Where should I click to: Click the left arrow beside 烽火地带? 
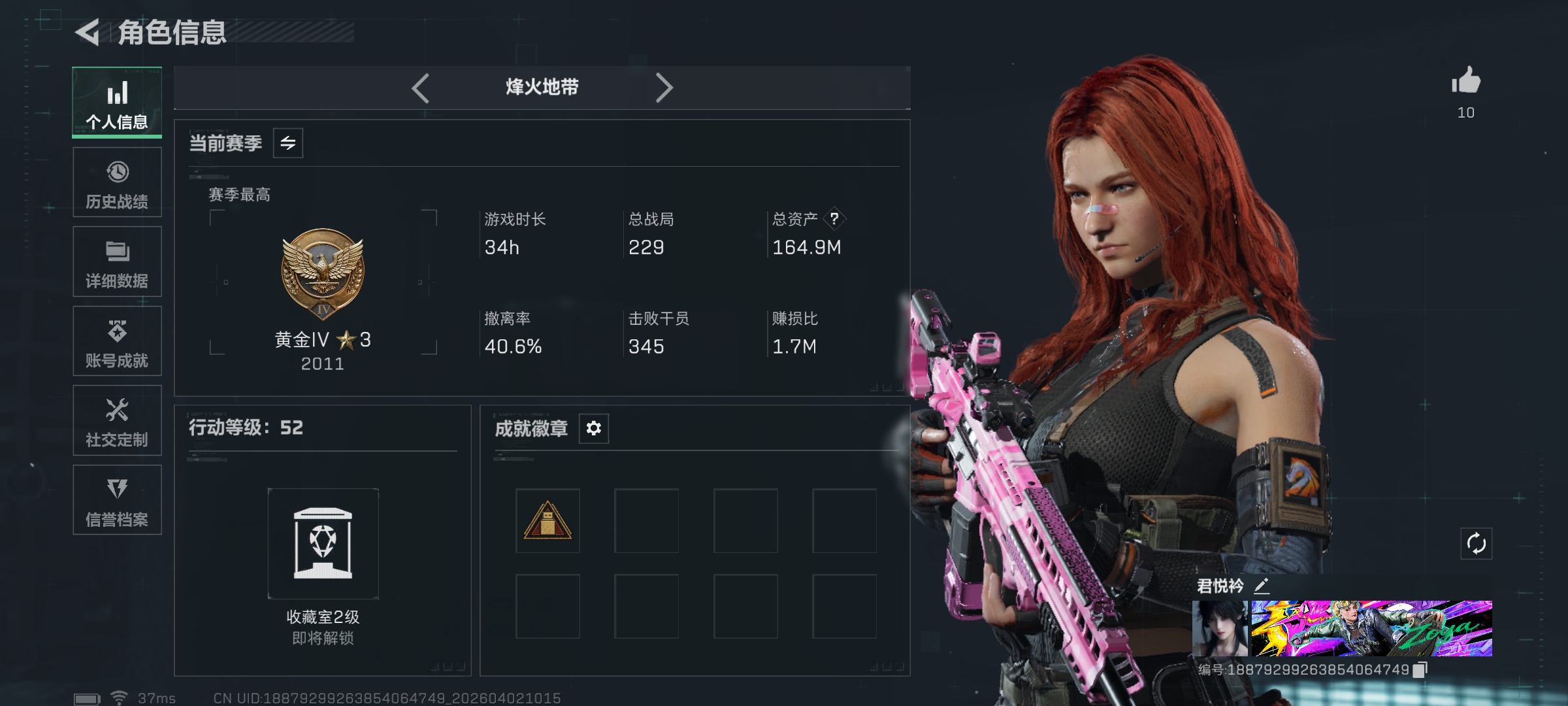[421, 88]
